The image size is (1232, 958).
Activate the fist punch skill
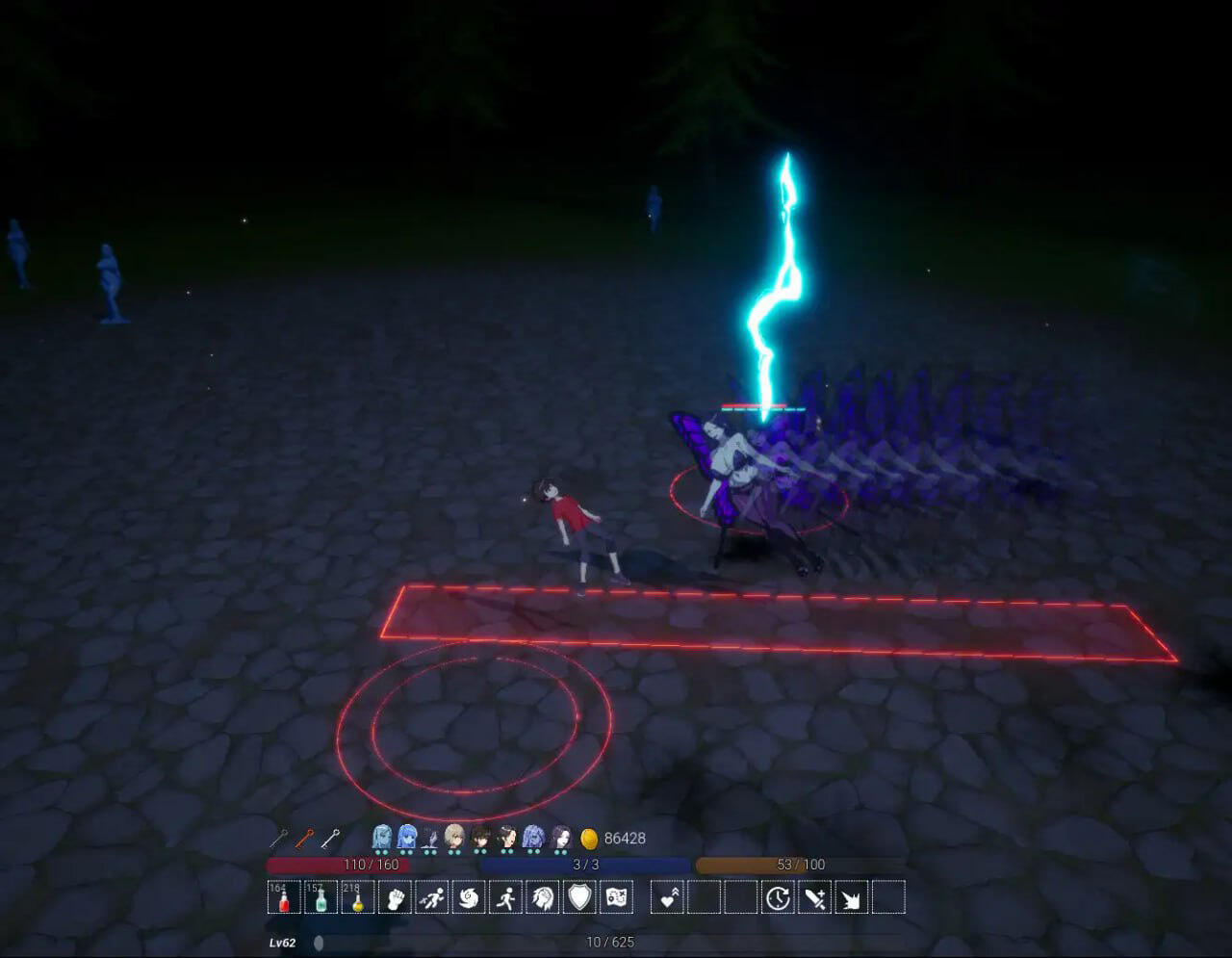[395, 897]
